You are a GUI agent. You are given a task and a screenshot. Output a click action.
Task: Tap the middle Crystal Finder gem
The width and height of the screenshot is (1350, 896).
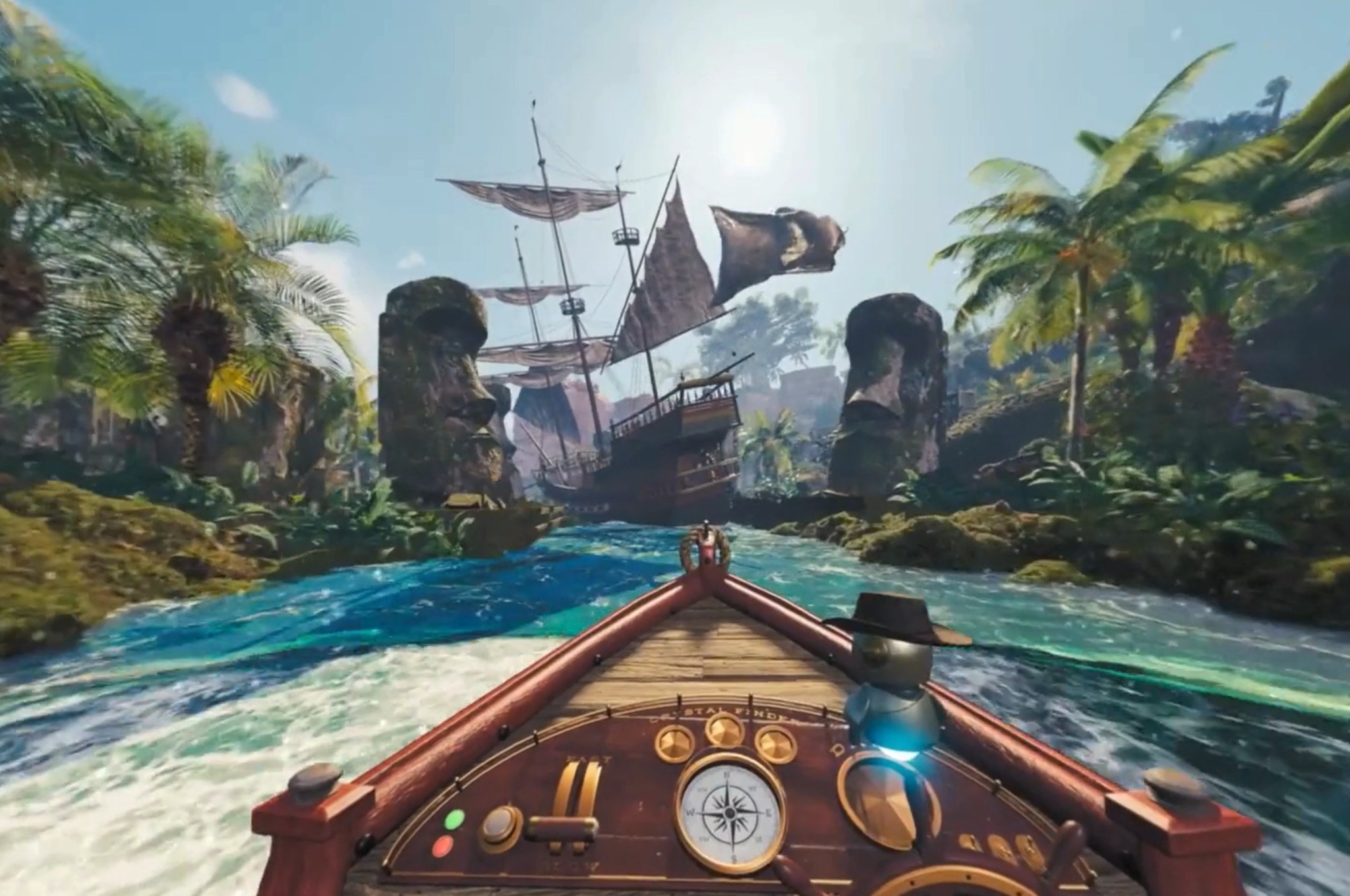(722, 731)
